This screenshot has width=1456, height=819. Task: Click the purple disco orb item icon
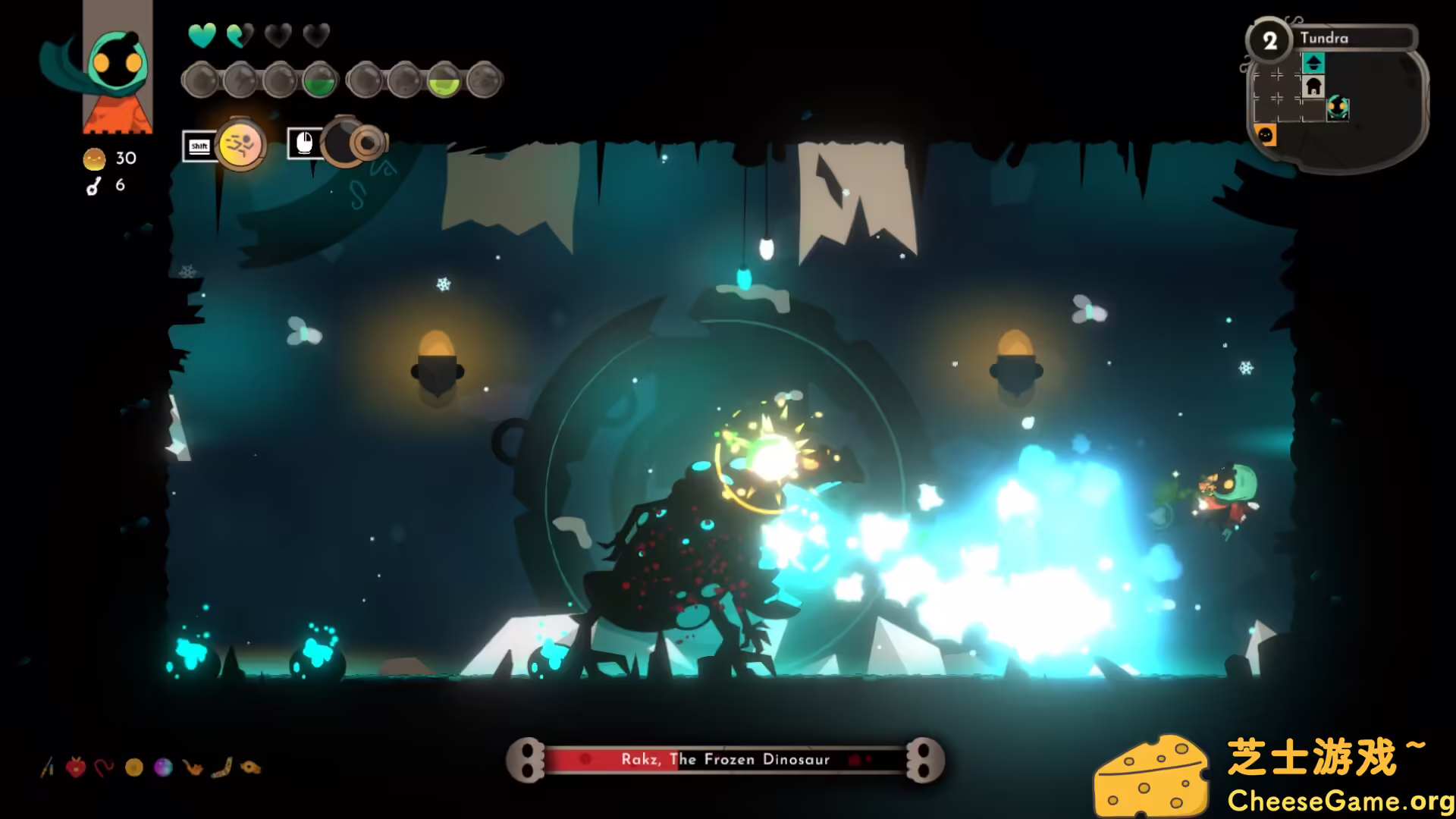(162, 766)
